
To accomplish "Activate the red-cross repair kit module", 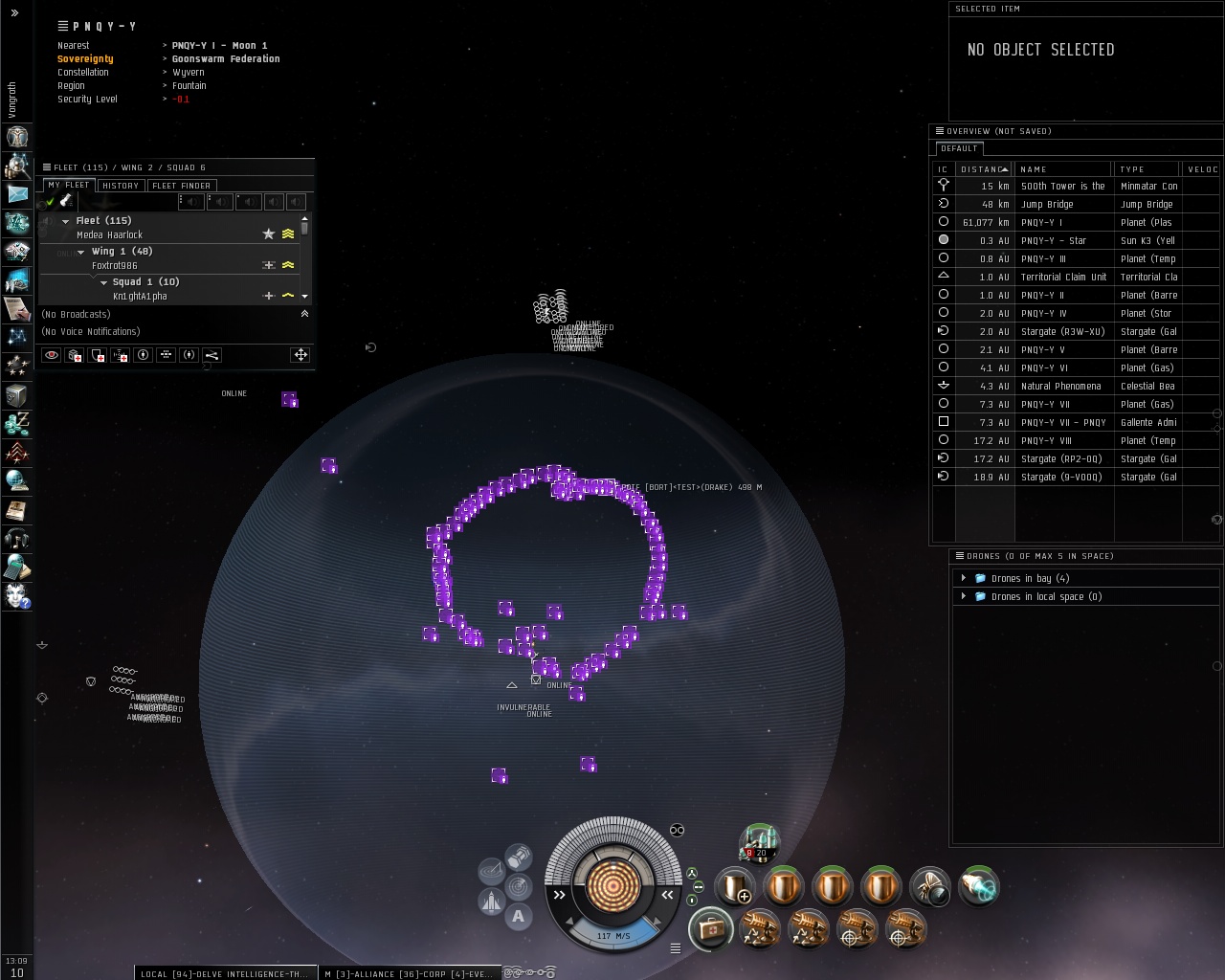I will [x=710, y=928].
